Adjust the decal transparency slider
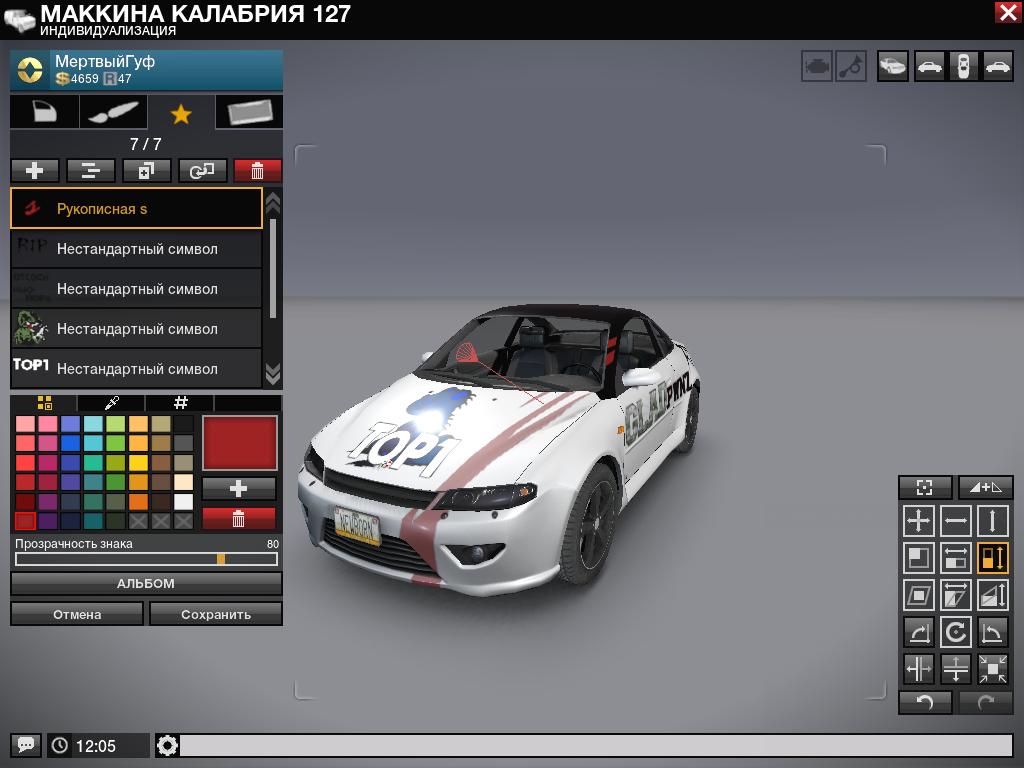The width and height of the screenshot is (1024, 768). pyautogui.click(x=221, y=559)
